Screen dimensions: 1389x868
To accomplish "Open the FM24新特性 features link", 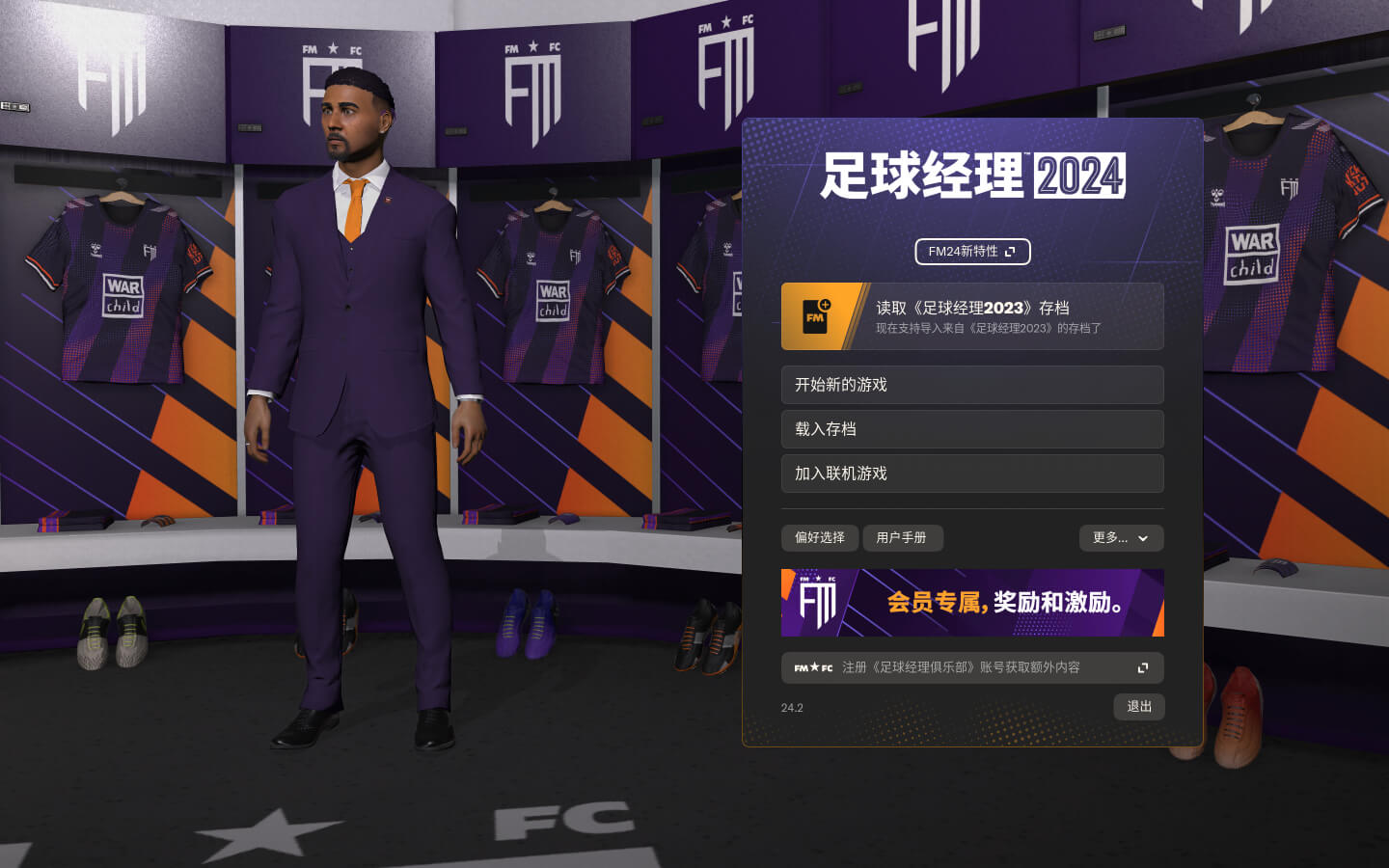I will tap(971, 252).
